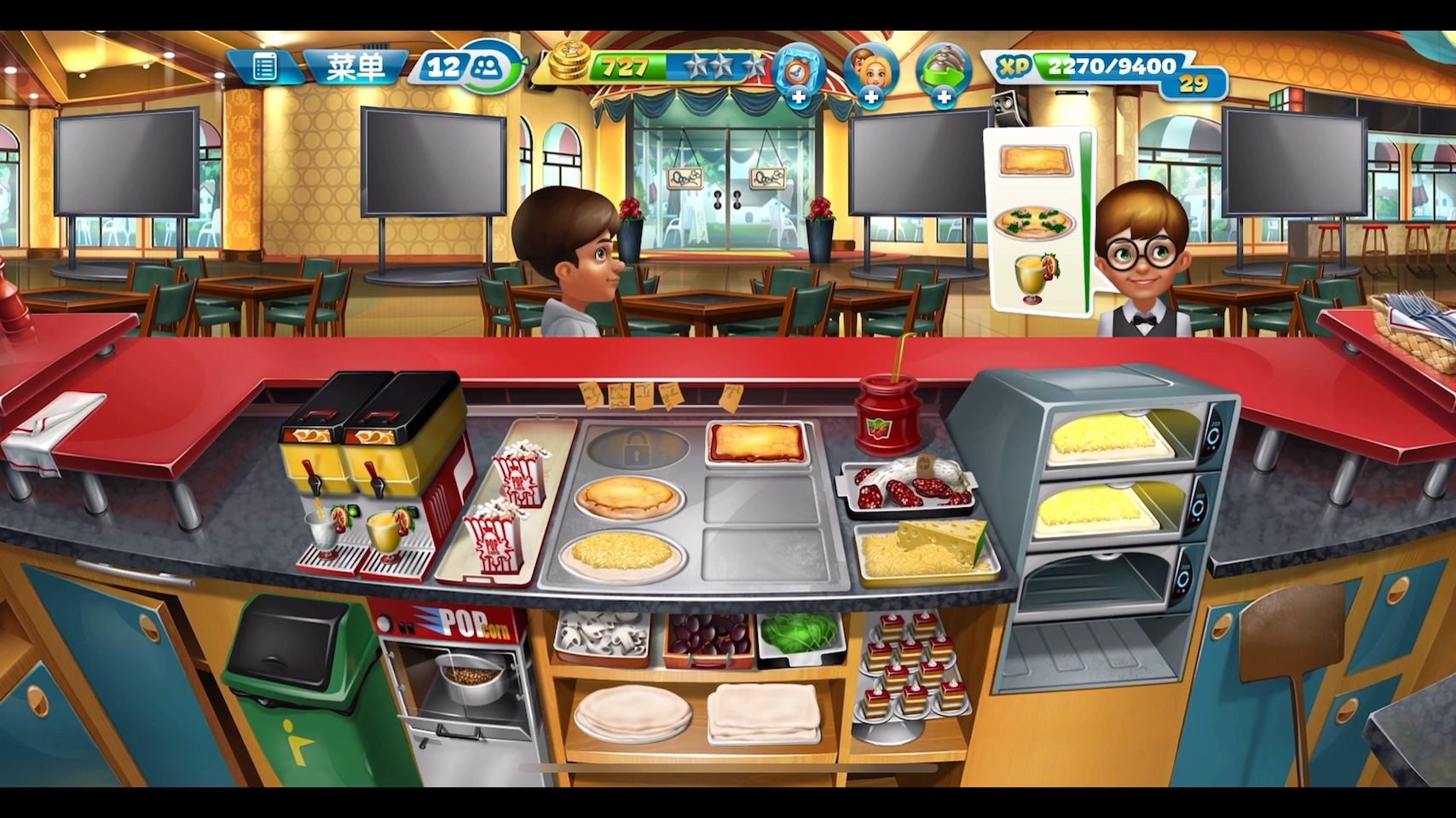The image size is (1456, 818).
Task: Pick the green spinach tray
Action: pyautogui.click(x=800, y=633)
